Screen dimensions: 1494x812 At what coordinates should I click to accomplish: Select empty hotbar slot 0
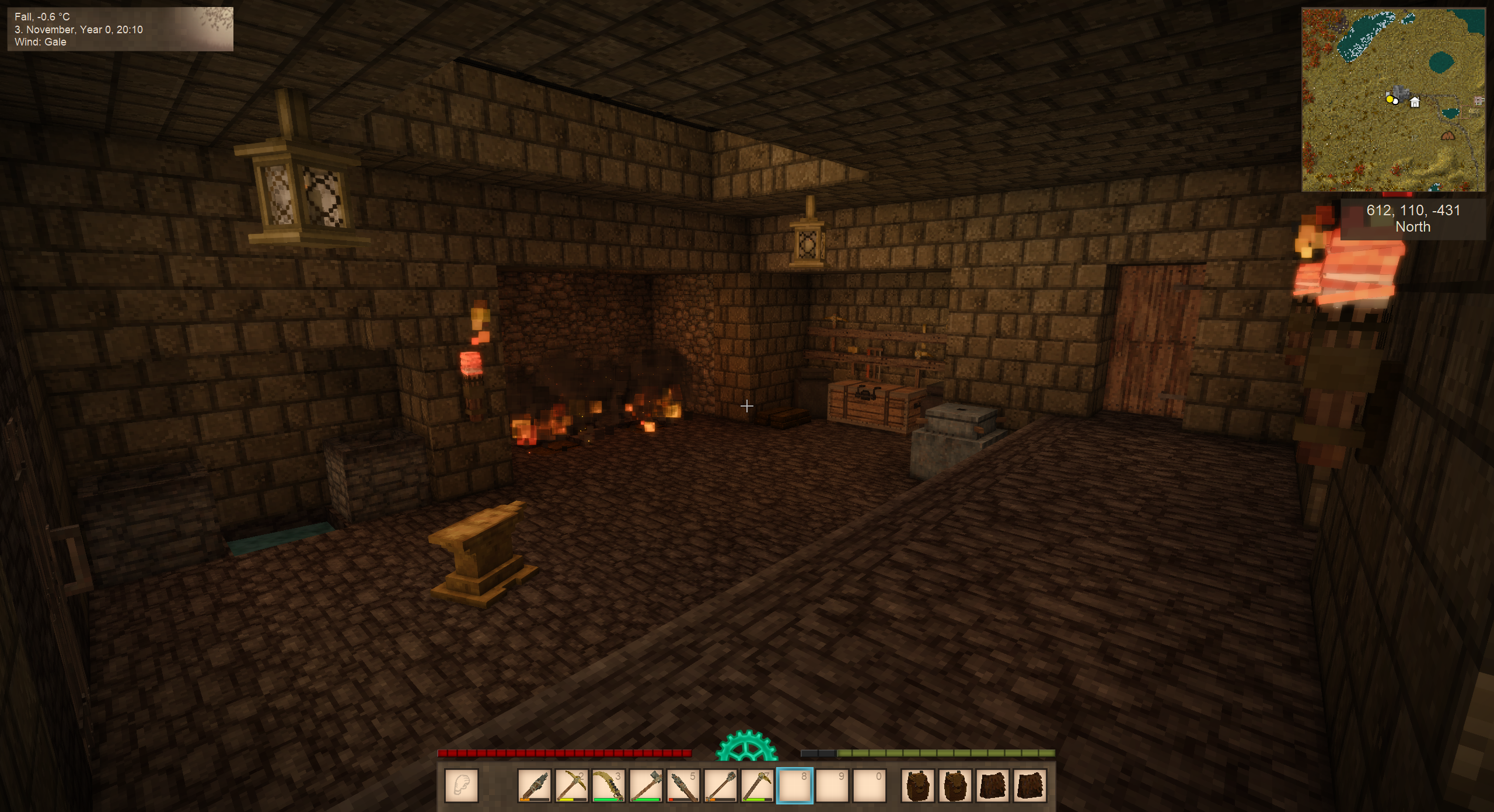tap(870, 785)
